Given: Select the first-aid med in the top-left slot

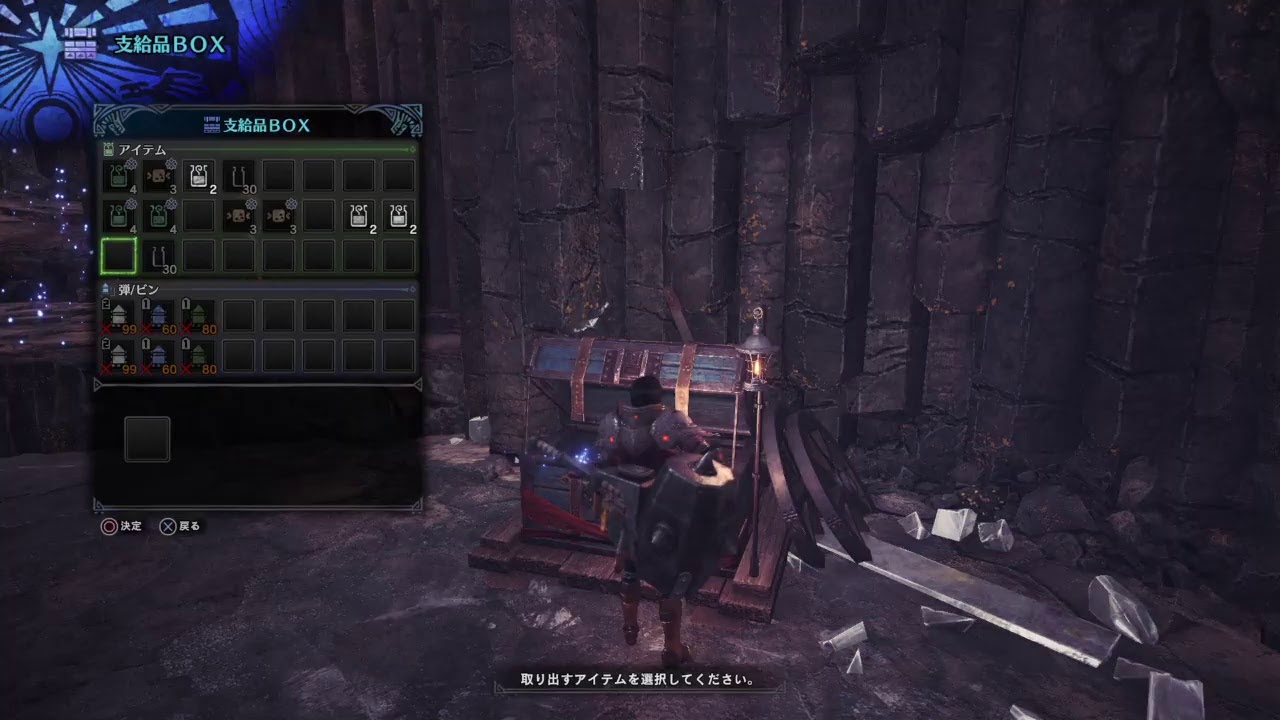Looking at the screenshot, I should (x=119, y=173).
